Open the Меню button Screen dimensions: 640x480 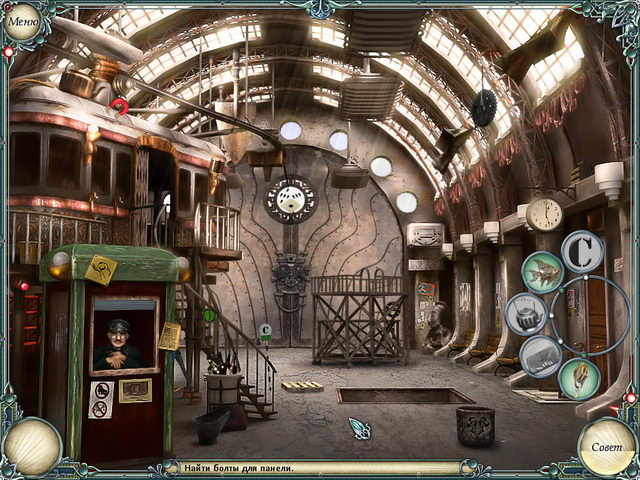click(23, 22)
